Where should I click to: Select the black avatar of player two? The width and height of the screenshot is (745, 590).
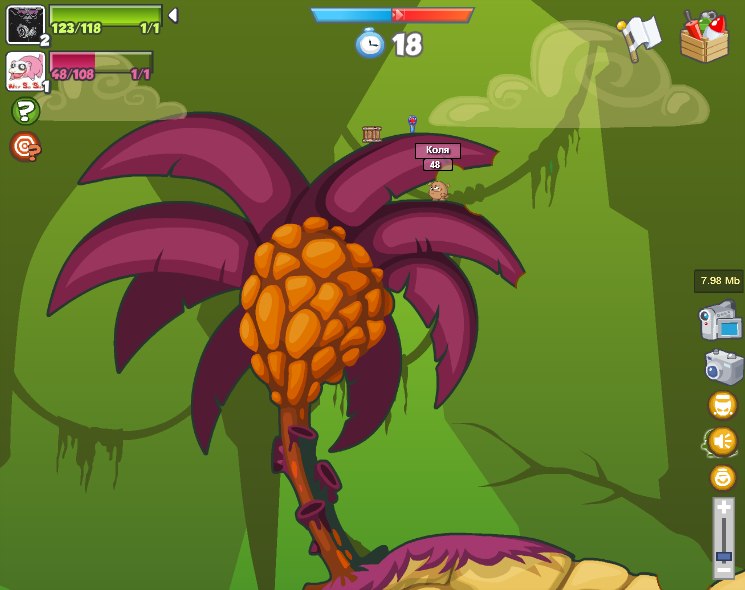25,24
